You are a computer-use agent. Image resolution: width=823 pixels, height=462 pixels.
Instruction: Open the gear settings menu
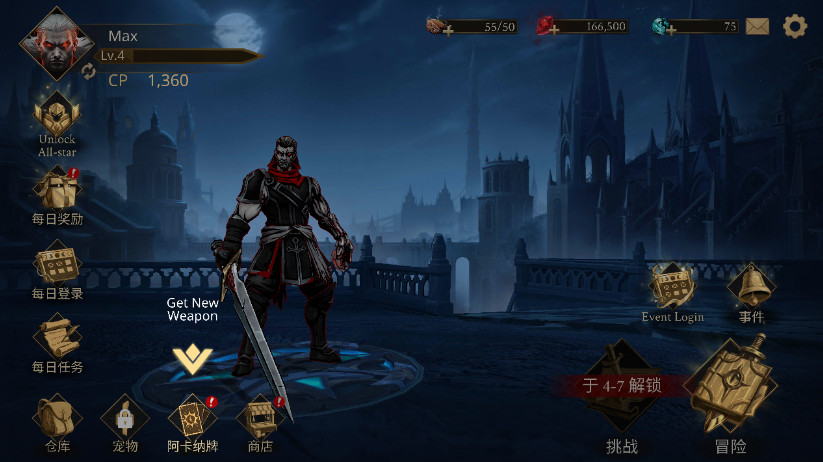(795, 27)
